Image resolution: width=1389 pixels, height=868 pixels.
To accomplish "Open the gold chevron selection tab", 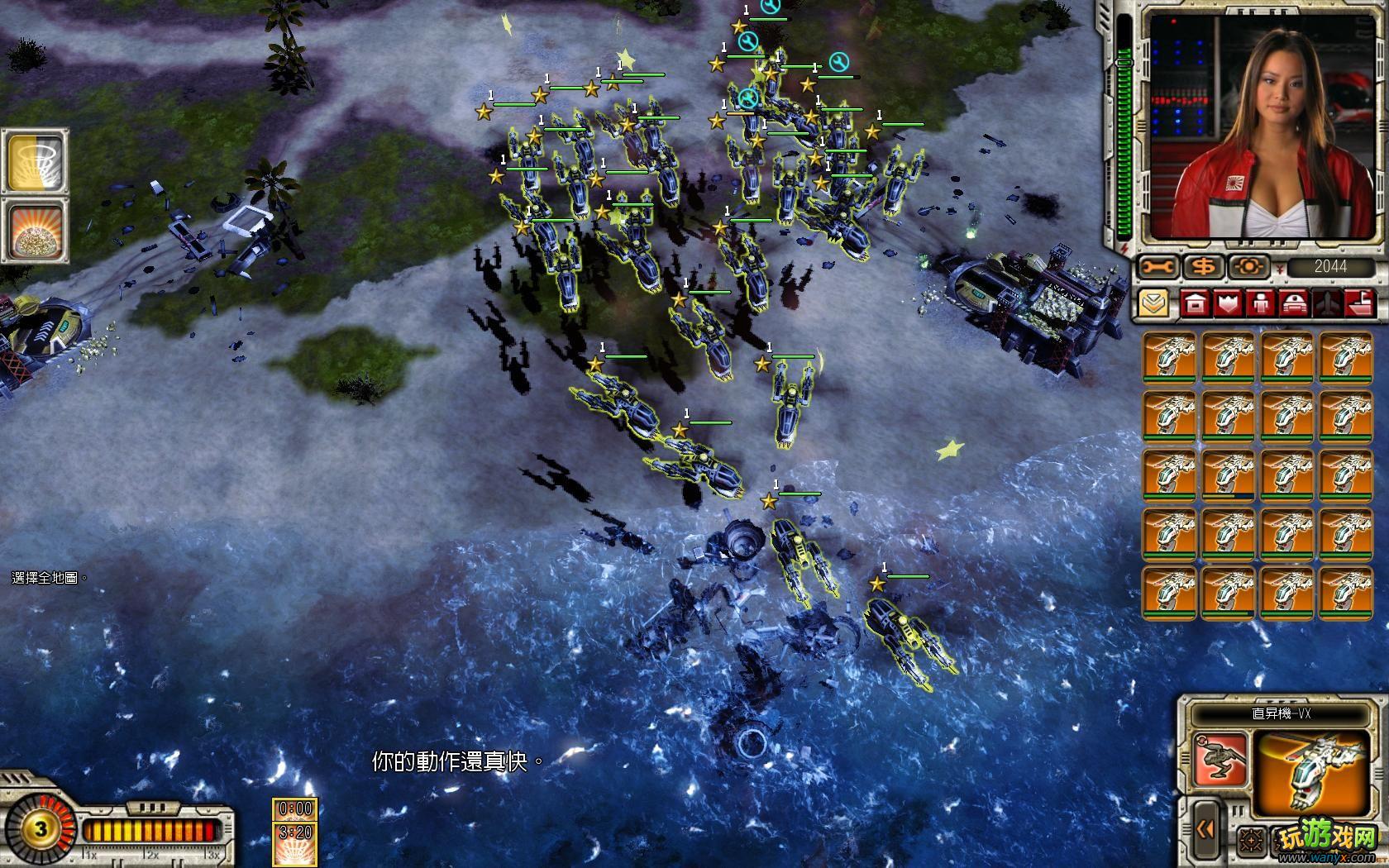I will pos(1153,303).
